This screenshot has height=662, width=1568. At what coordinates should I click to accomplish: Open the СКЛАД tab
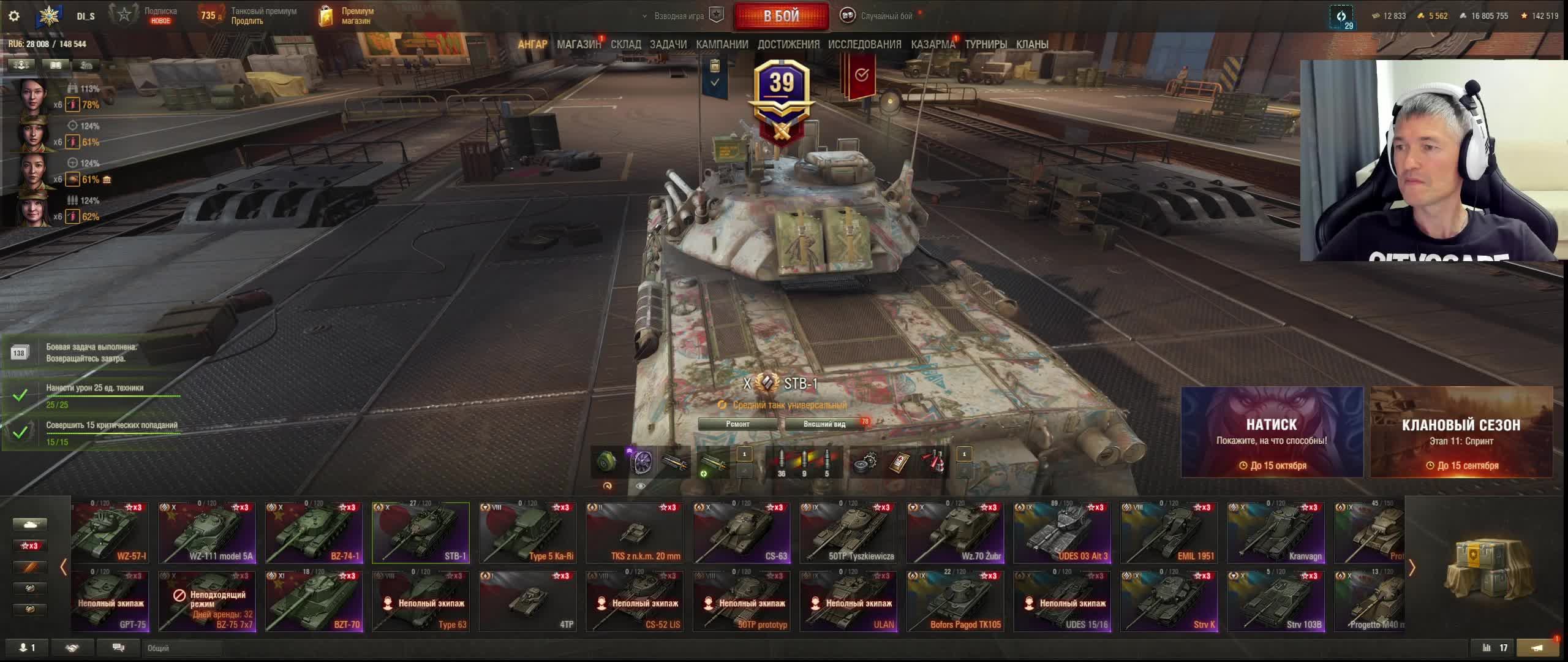(625, 44)
